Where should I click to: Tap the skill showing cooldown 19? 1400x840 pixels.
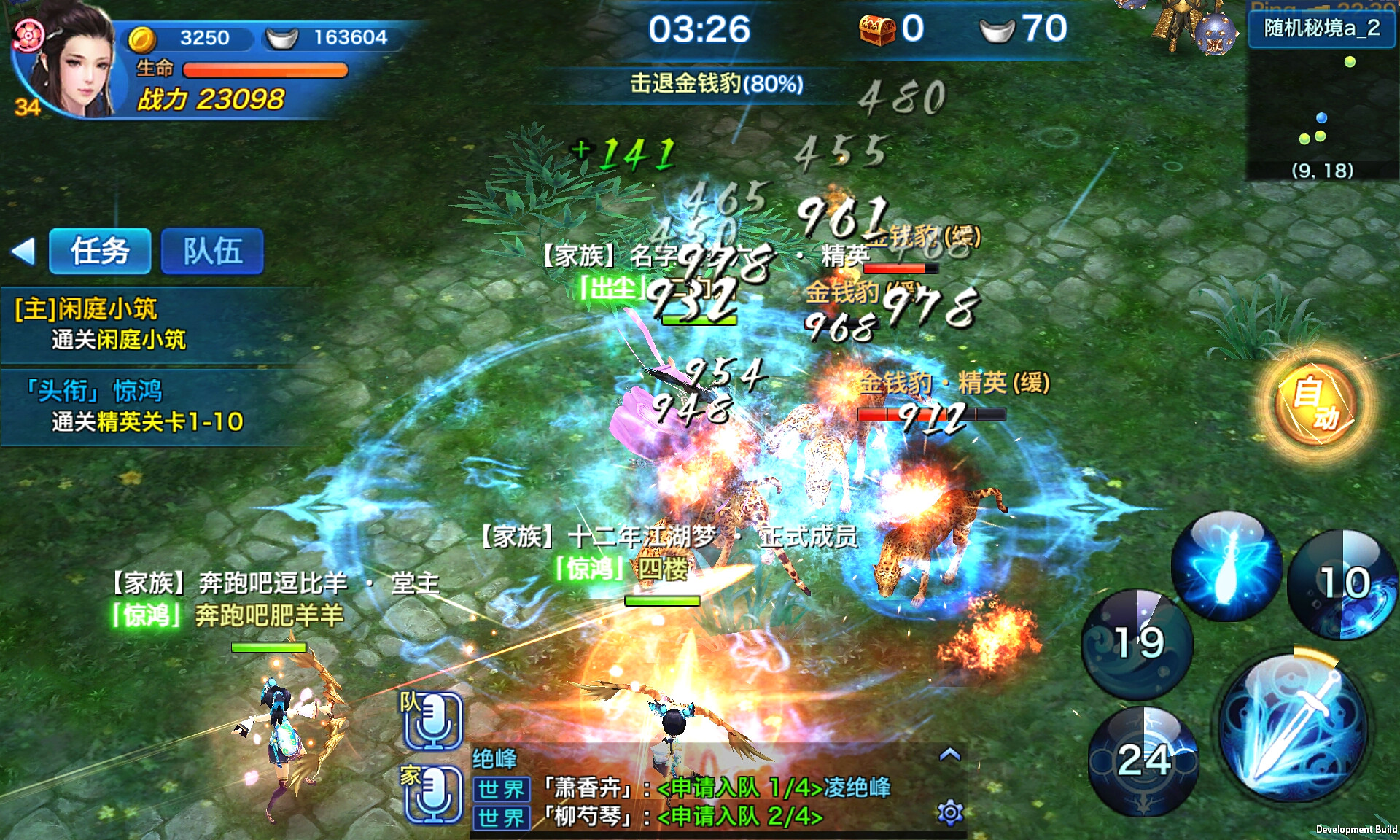click(1137, 644)
